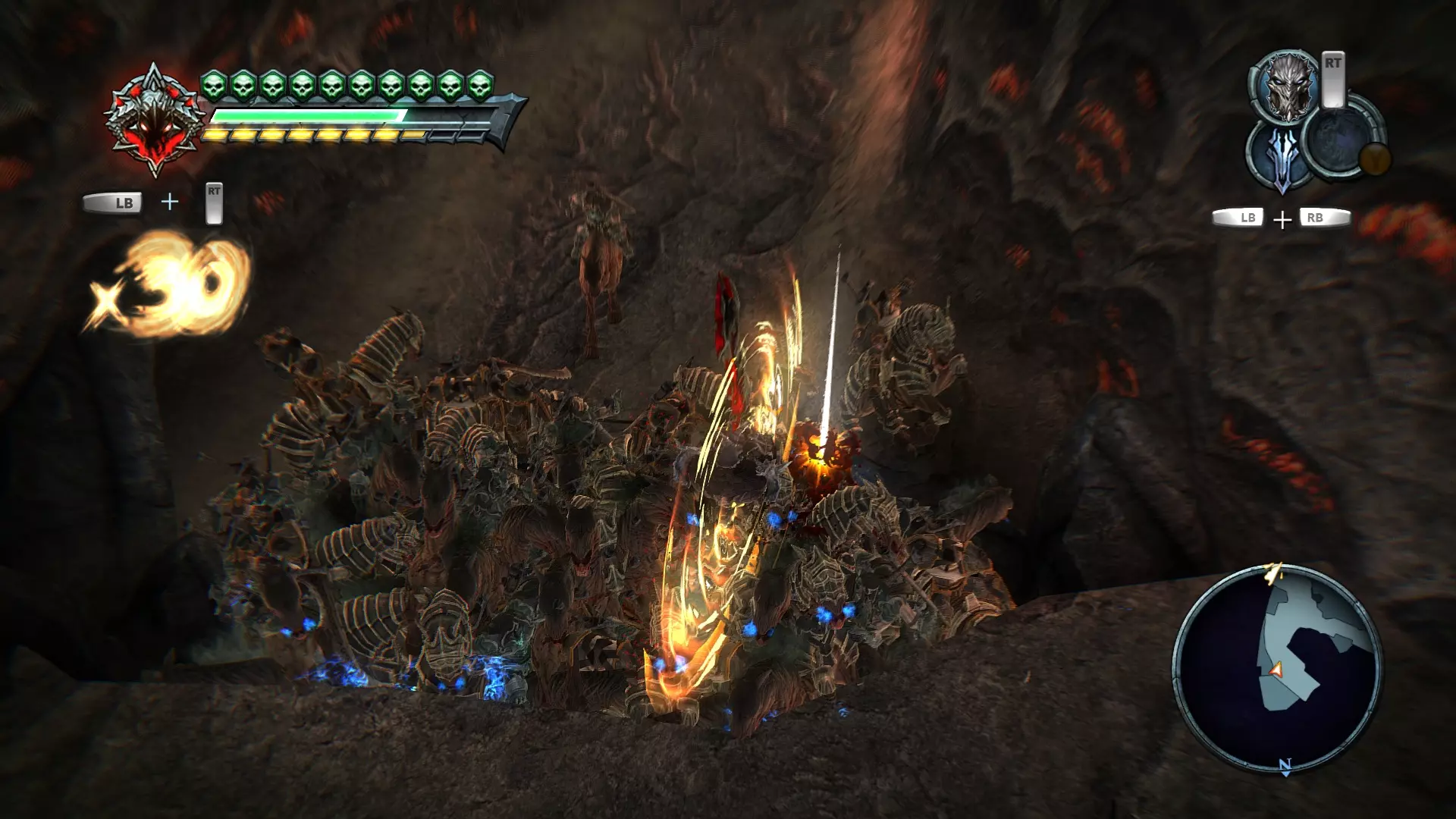Click the red demon-face character emblem
This screenshot has width=1456, height=819.
154,121
